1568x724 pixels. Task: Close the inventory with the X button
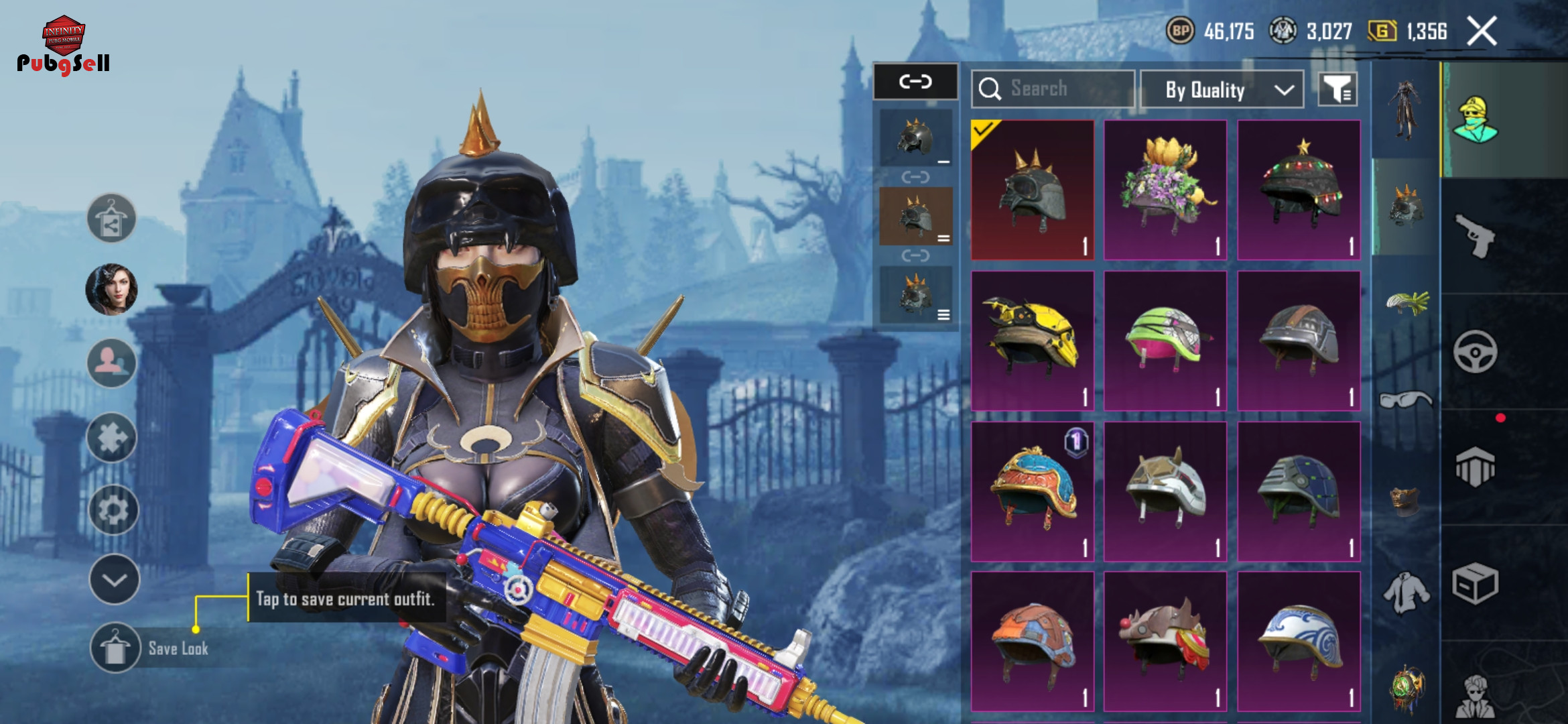tap(1482, 32)
